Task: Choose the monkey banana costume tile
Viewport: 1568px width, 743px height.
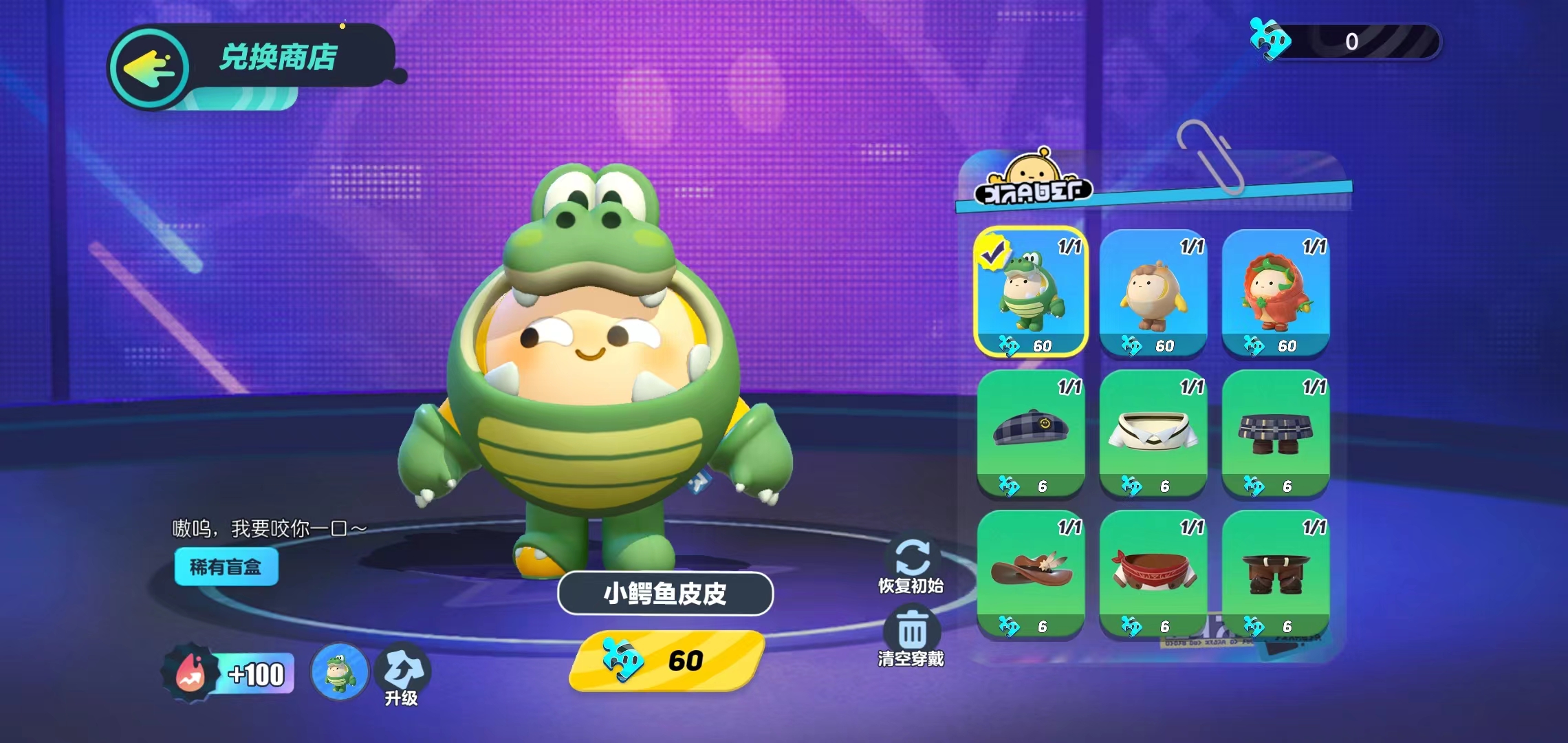Action: click(x=1153, y=292)
